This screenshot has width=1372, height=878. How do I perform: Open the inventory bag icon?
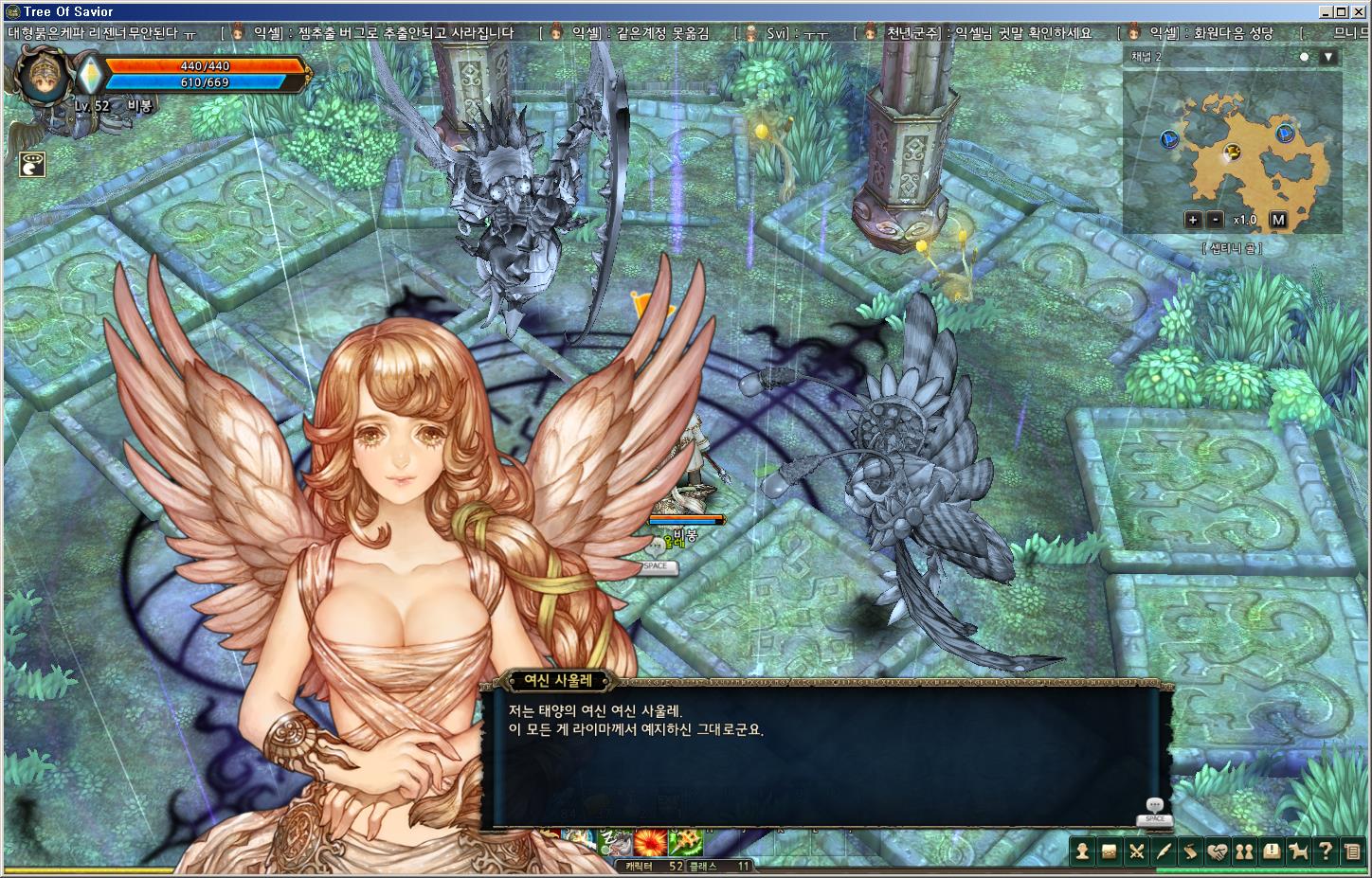click(x=1110, y=851)
